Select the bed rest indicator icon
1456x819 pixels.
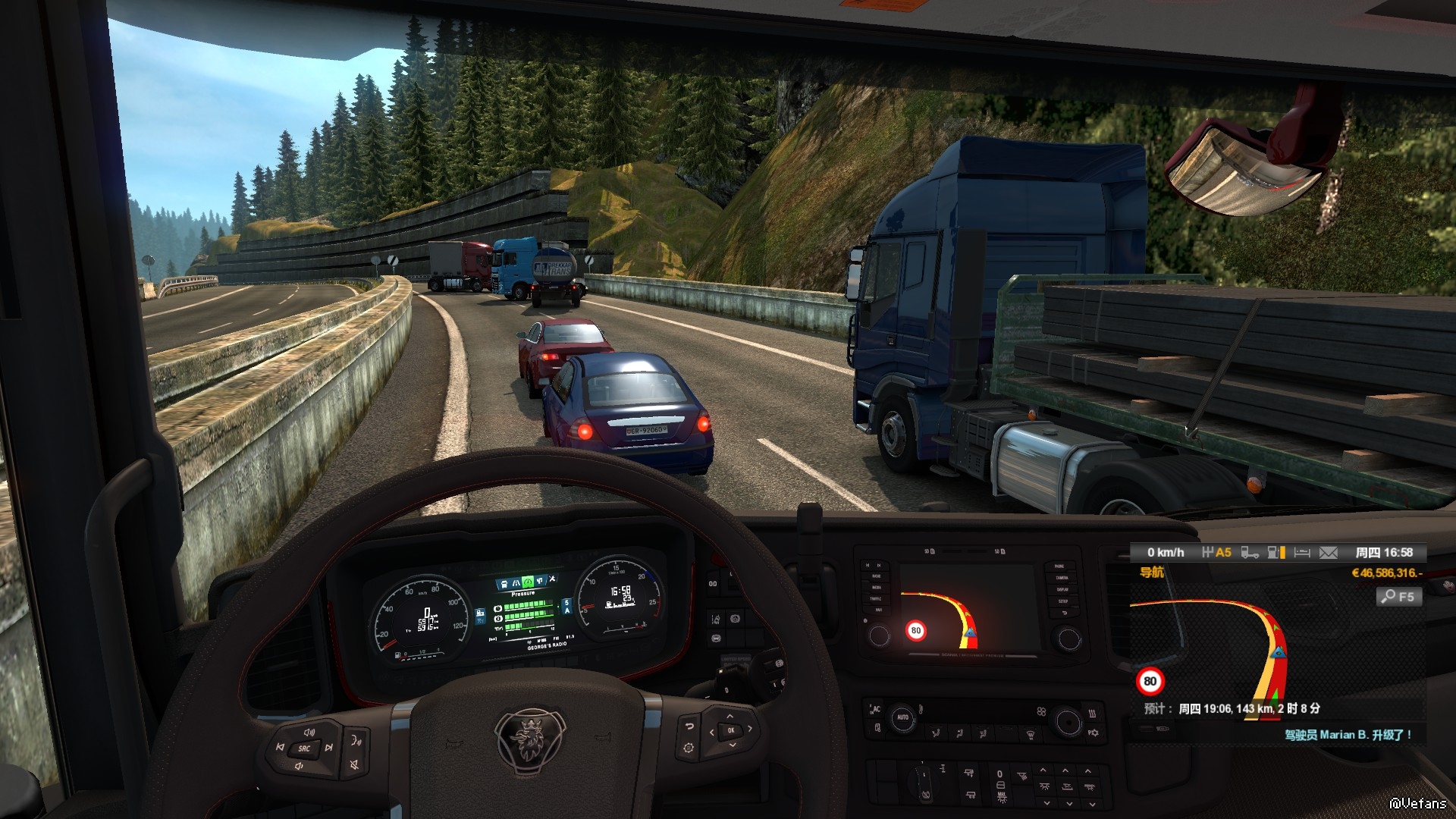pos(1302,553)
